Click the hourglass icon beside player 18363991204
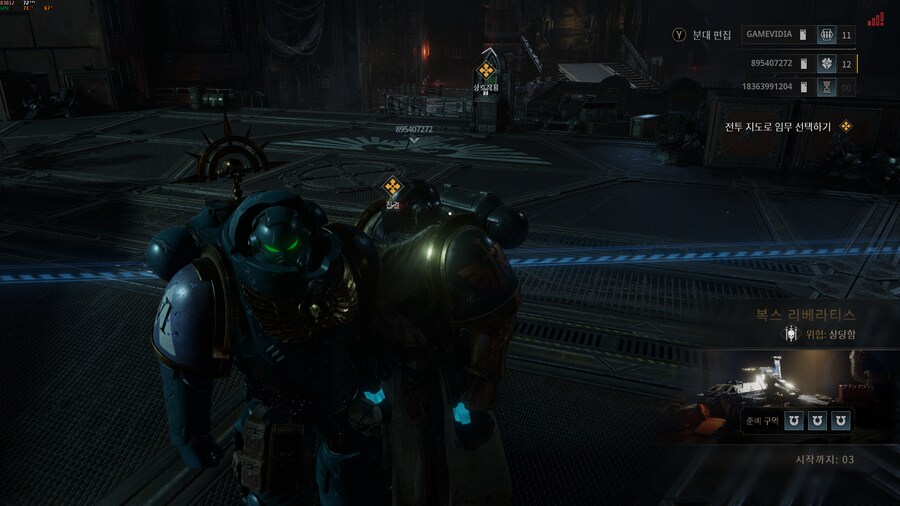 tap(827, 87)
